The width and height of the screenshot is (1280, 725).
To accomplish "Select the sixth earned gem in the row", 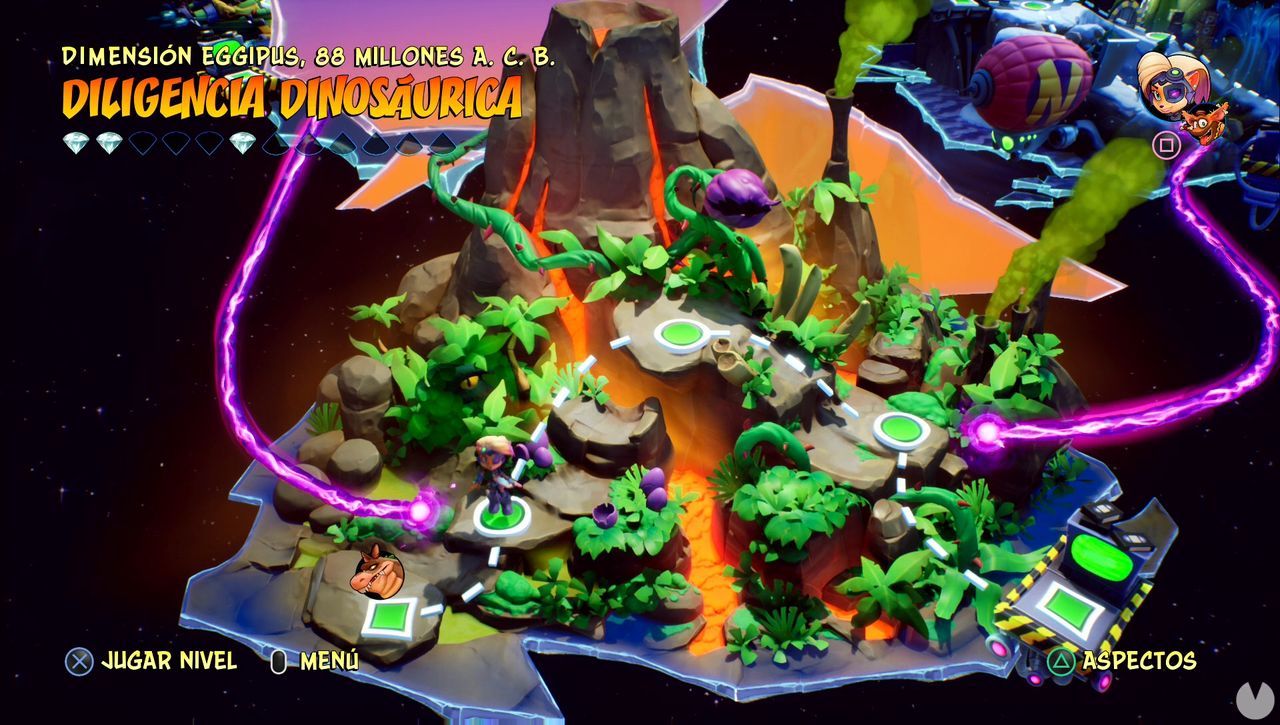I will coord(240,143).
